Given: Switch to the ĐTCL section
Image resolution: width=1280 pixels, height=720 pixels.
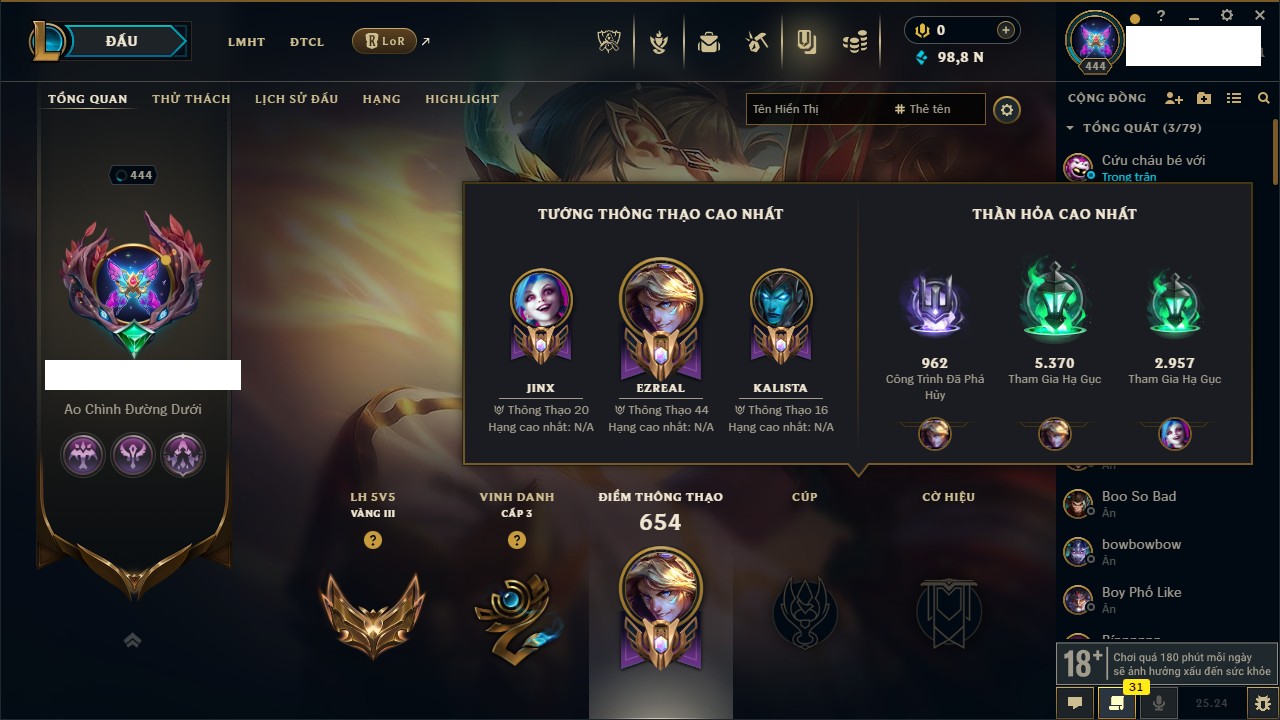Looking at the screenshot, I should 307,42.
